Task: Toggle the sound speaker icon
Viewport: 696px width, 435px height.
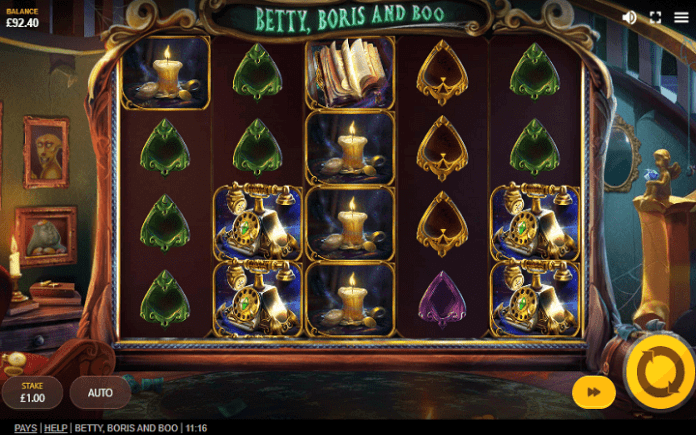Action: coord(629,17)
